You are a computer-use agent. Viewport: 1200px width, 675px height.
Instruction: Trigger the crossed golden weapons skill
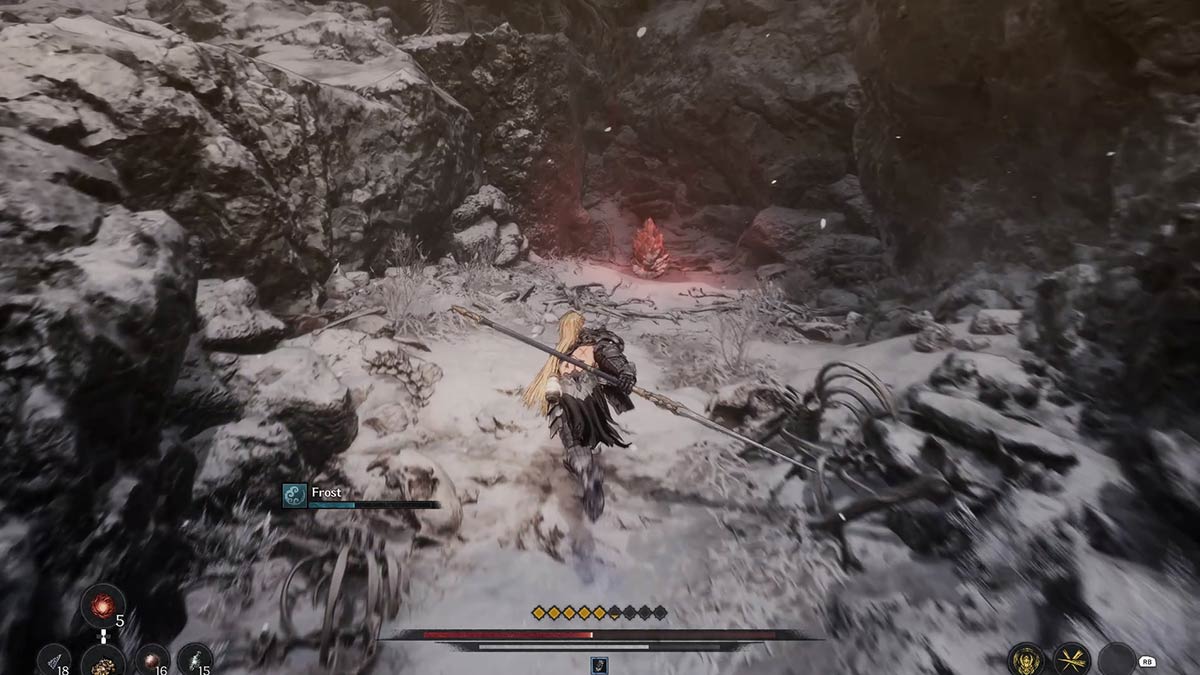click(x=1072, y=659)
